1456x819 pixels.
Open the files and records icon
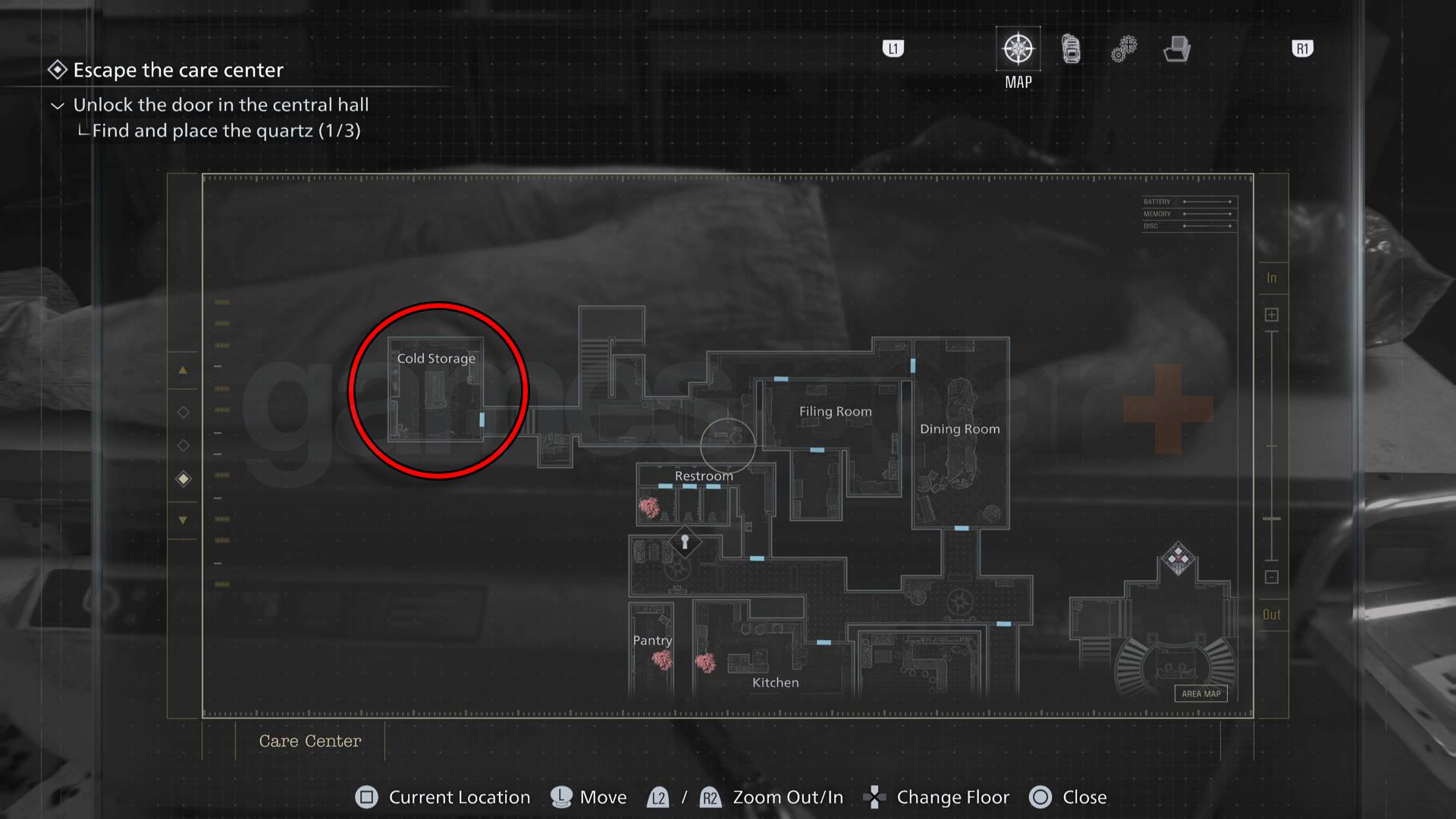[1175, 48]
